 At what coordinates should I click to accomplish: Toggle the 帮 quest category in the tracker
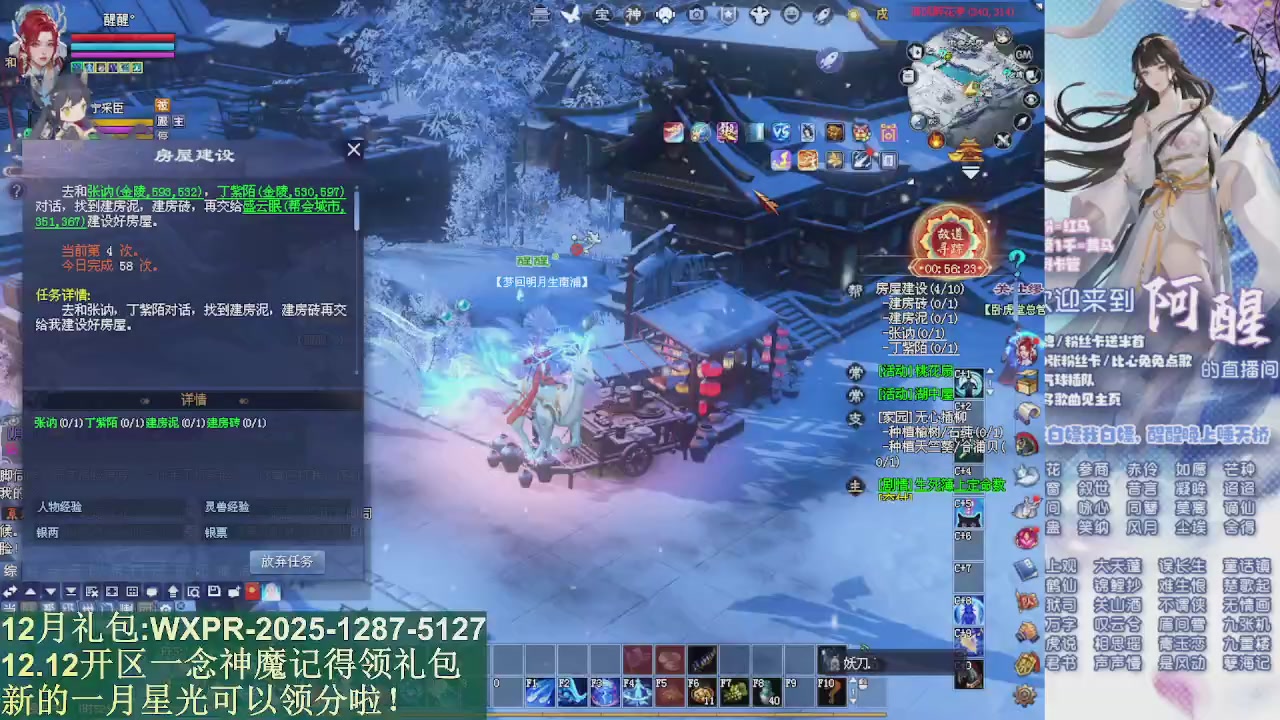point(853,289)
